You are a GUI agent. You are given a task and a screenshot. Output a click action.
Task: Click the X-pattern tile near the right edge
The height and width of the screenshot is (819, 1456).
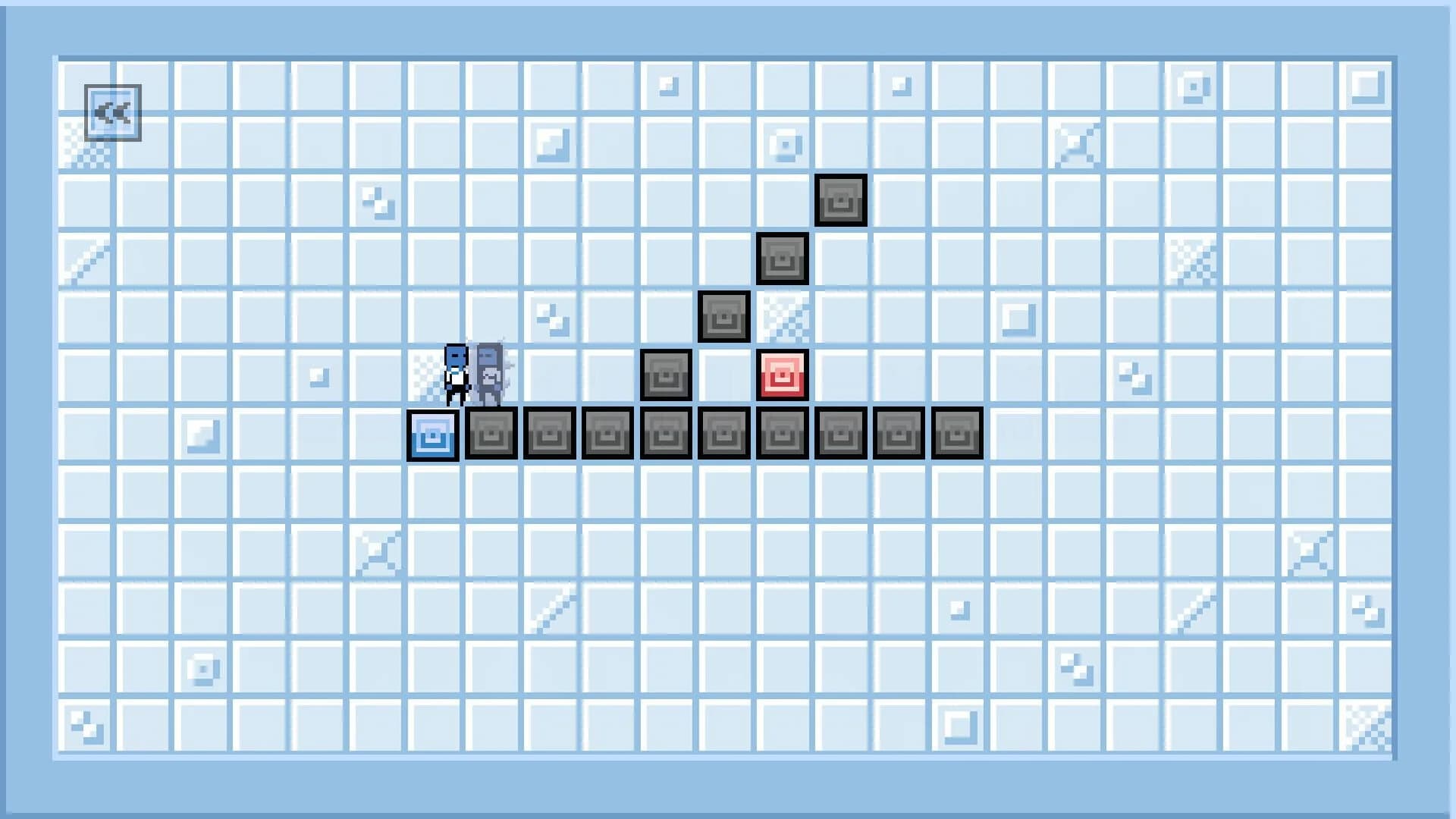click(1074, 143)
